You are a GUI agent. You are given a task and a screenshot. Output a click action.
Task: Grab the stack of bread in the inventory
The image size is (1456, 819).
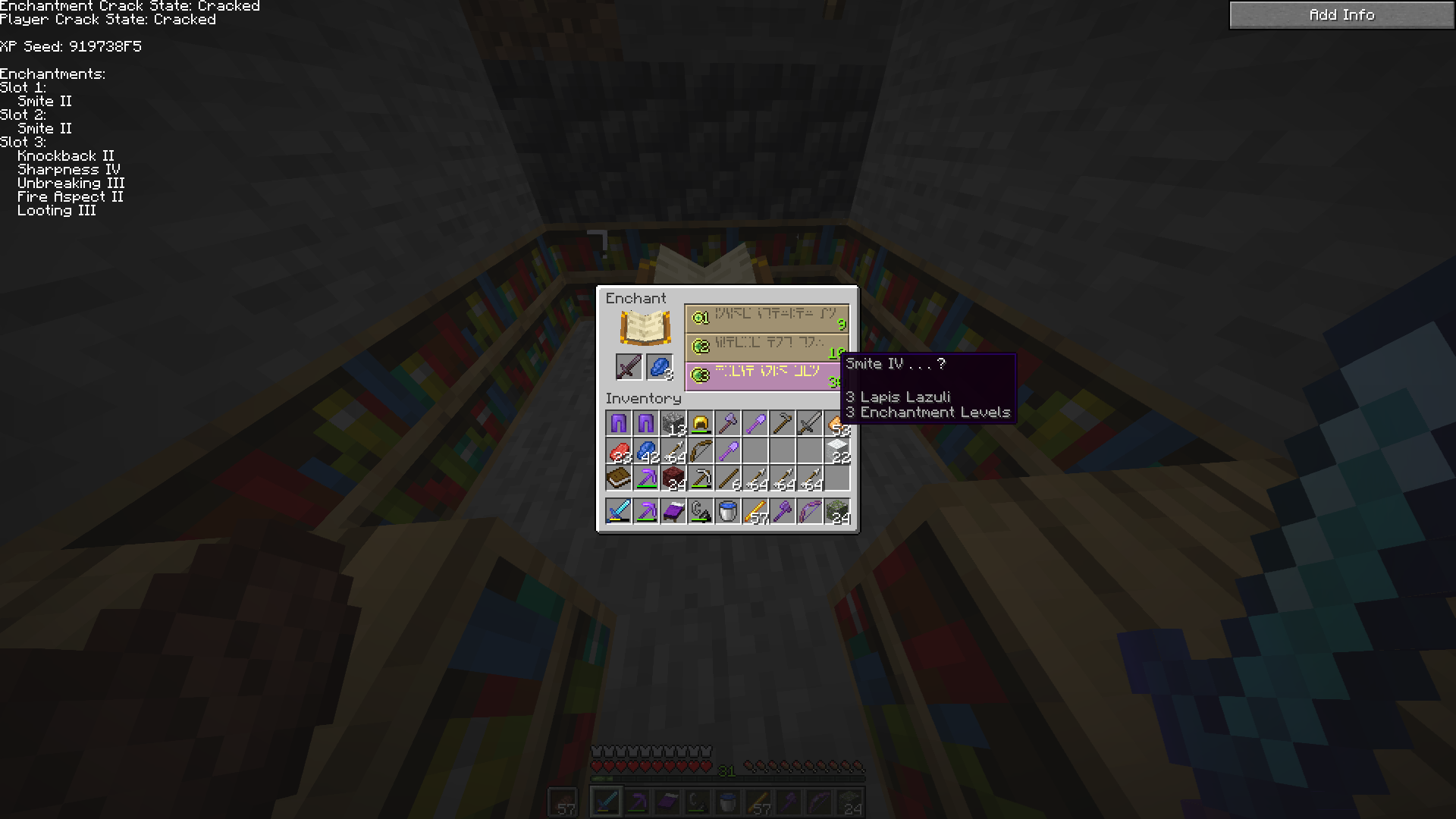coord(836,423)
